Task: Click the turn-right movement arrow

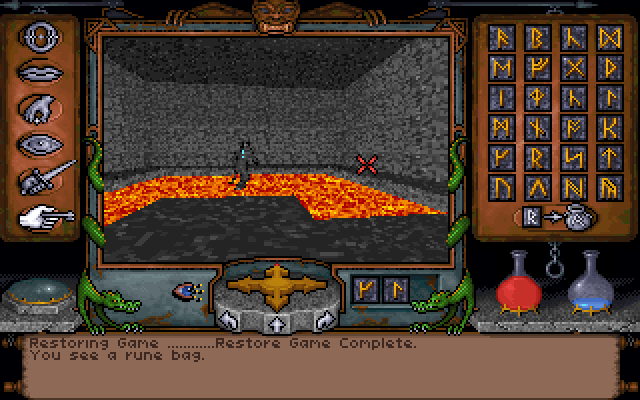Action: 324,320
